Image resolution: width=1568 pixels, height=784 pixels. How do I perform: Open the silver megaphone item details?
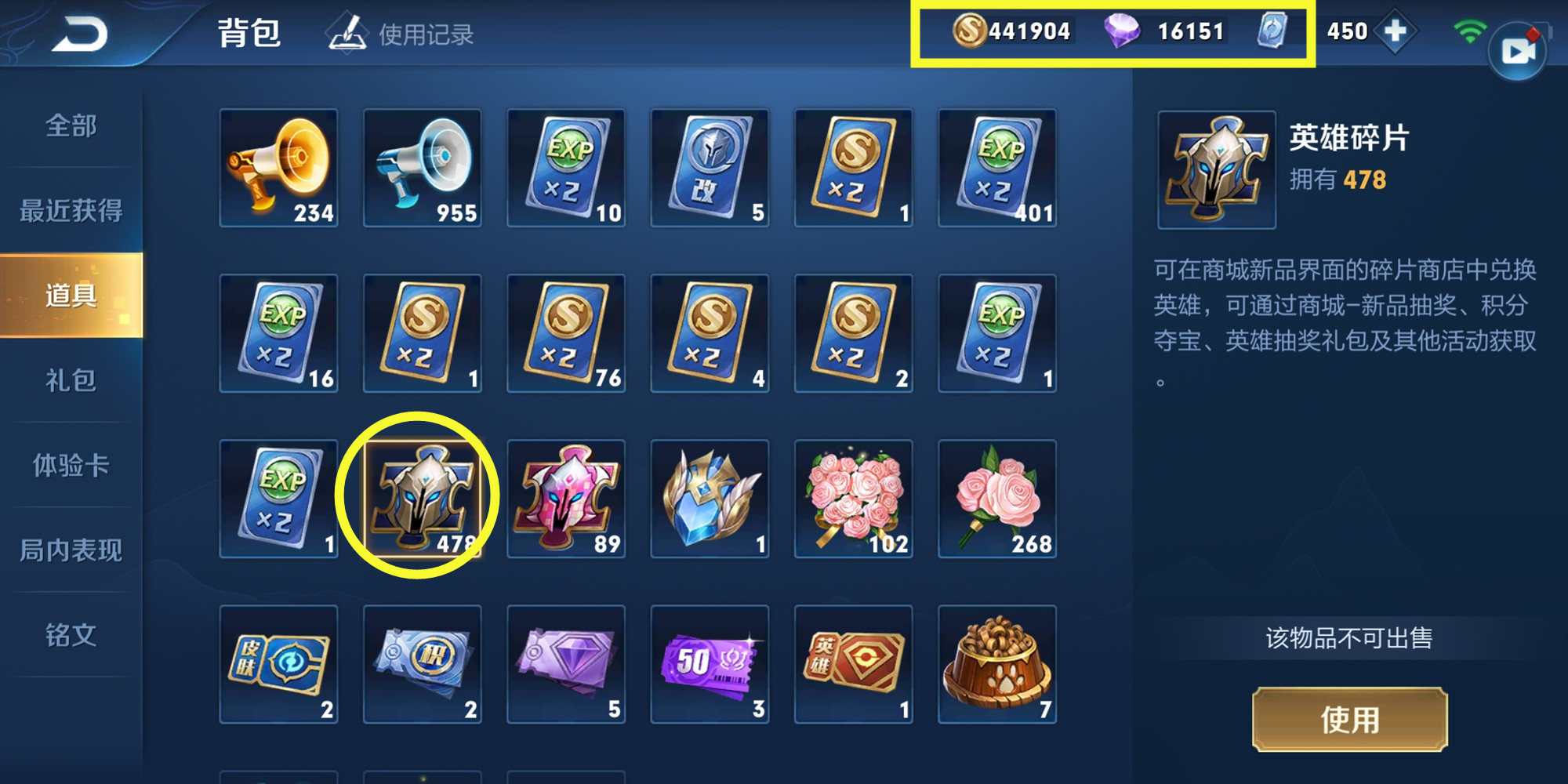click(x=423, y=165)
